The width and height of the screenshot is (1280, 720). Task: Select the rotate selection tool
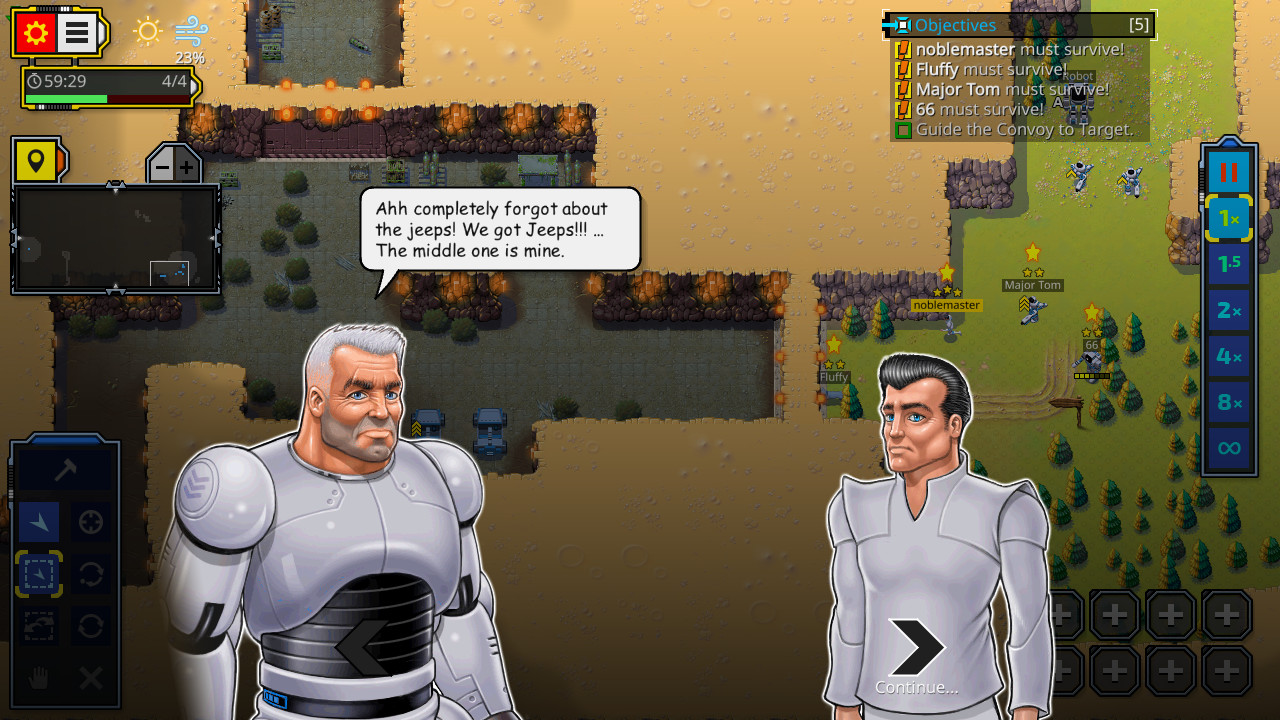tap(90, 575)
